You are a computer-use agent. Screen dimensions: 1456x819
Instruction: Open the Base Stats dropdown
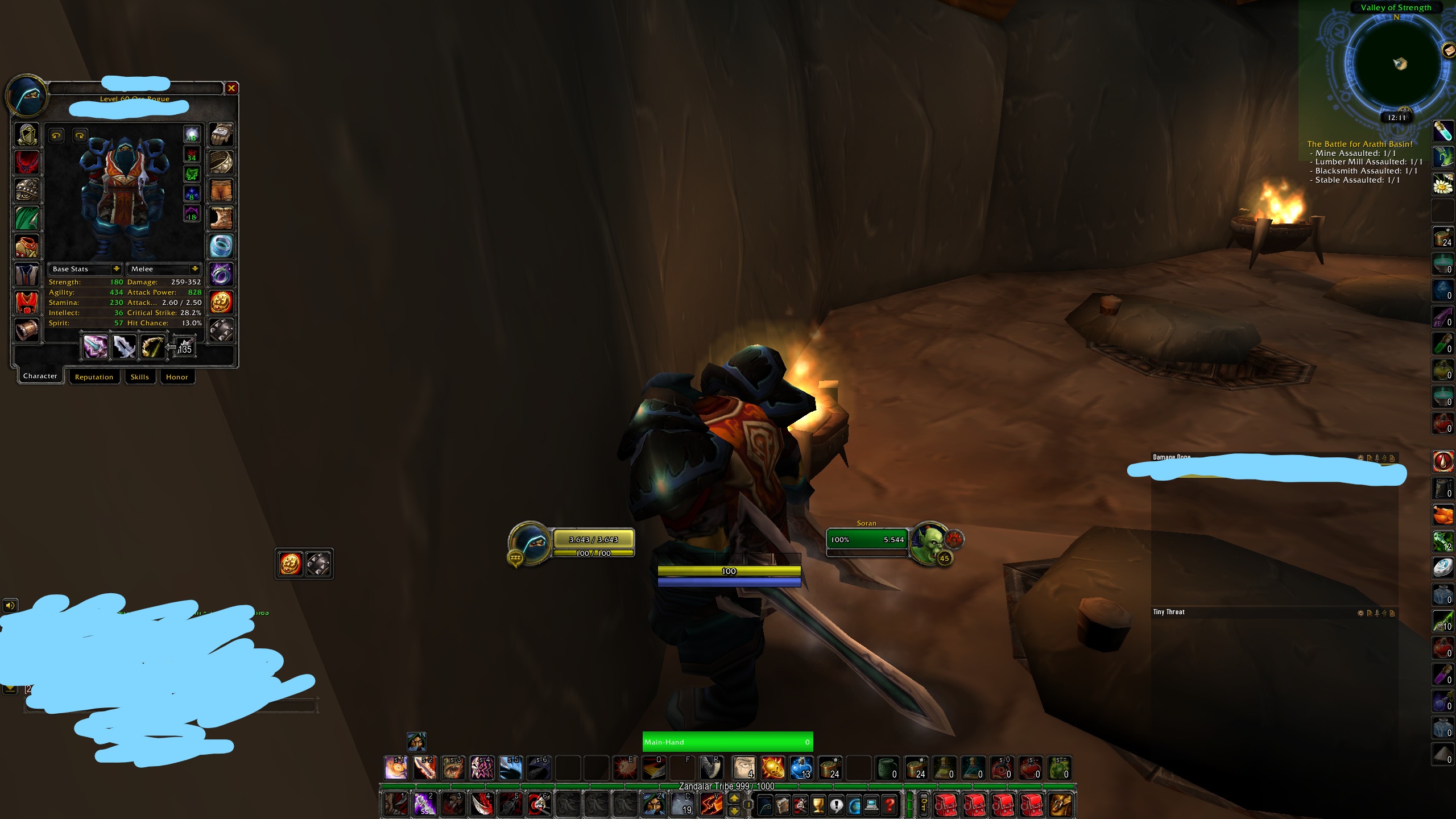coord(84,269)
